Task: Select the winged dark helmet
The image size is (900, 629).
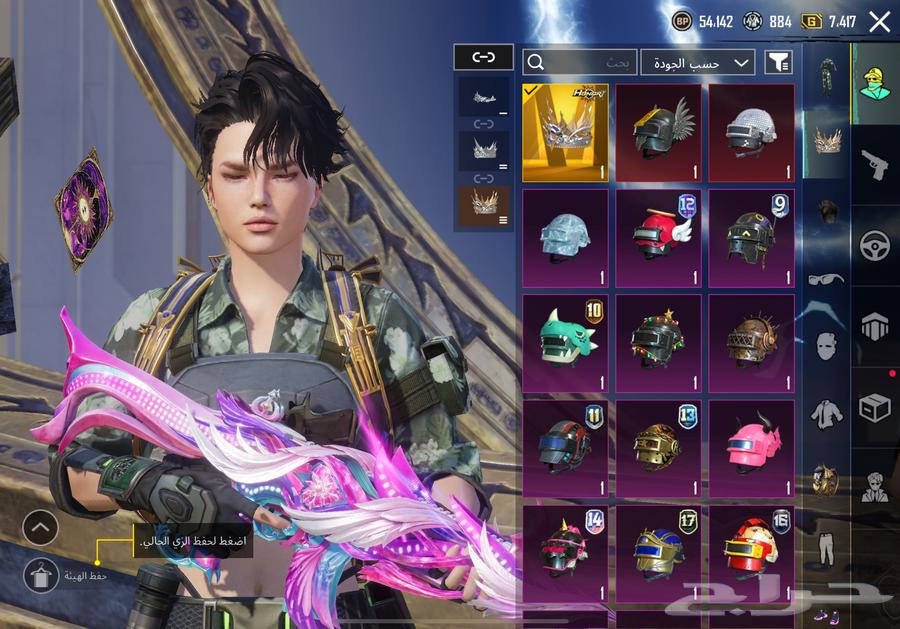Action: [658, 132]
